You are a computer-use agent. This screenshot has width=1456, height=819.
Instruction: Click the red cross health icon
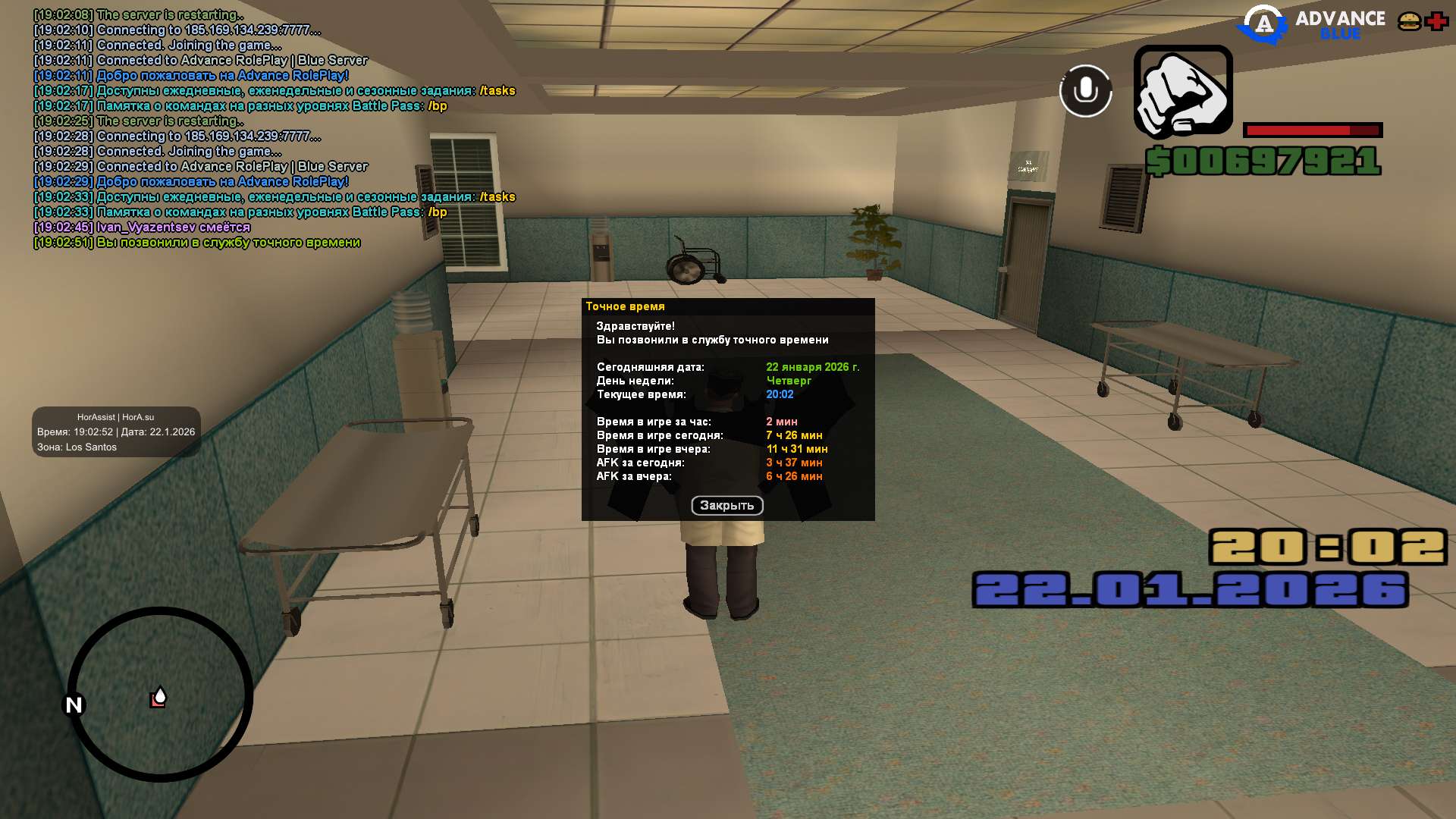pyautogui.click(x=1436, y=21)
